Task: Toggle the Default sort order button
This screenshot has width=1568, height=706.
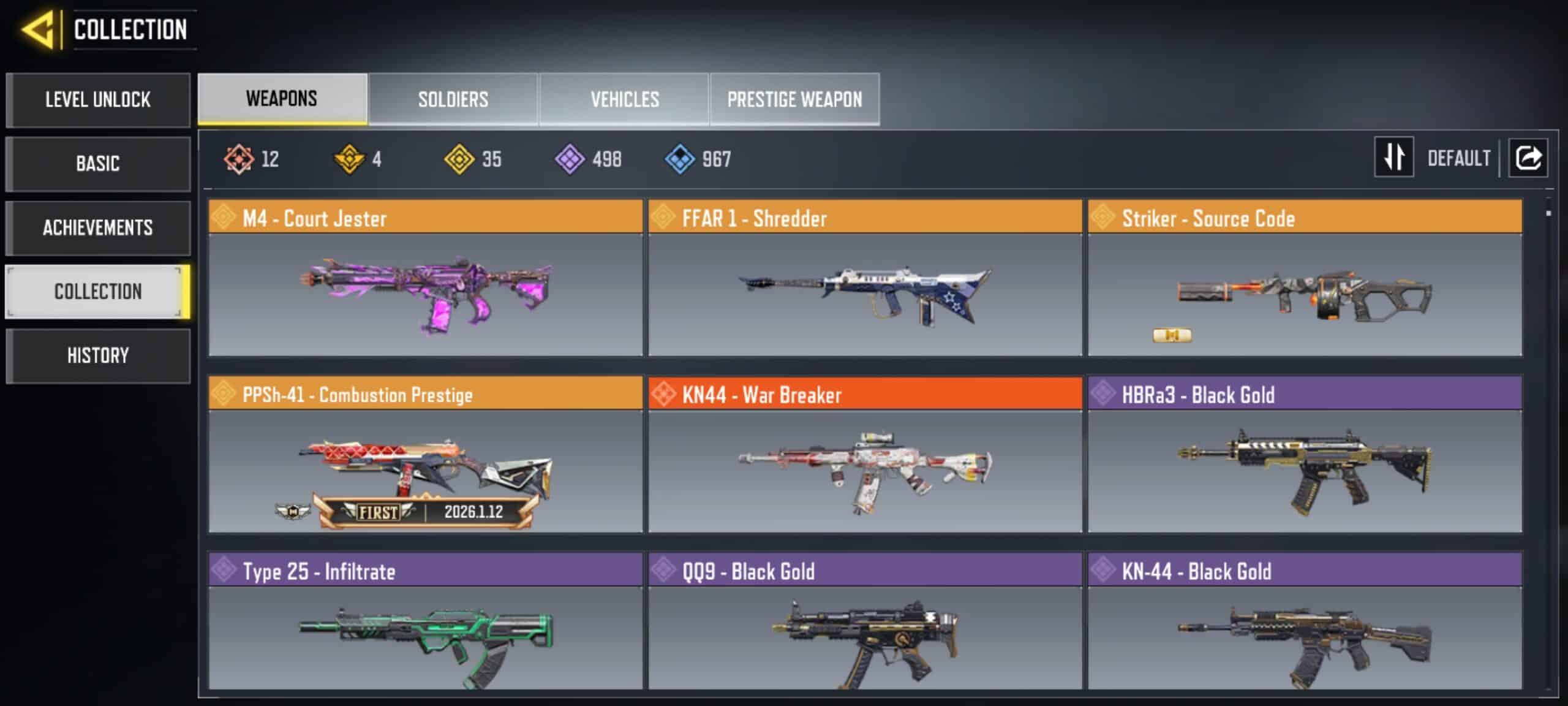Action: coord(1394,158)
